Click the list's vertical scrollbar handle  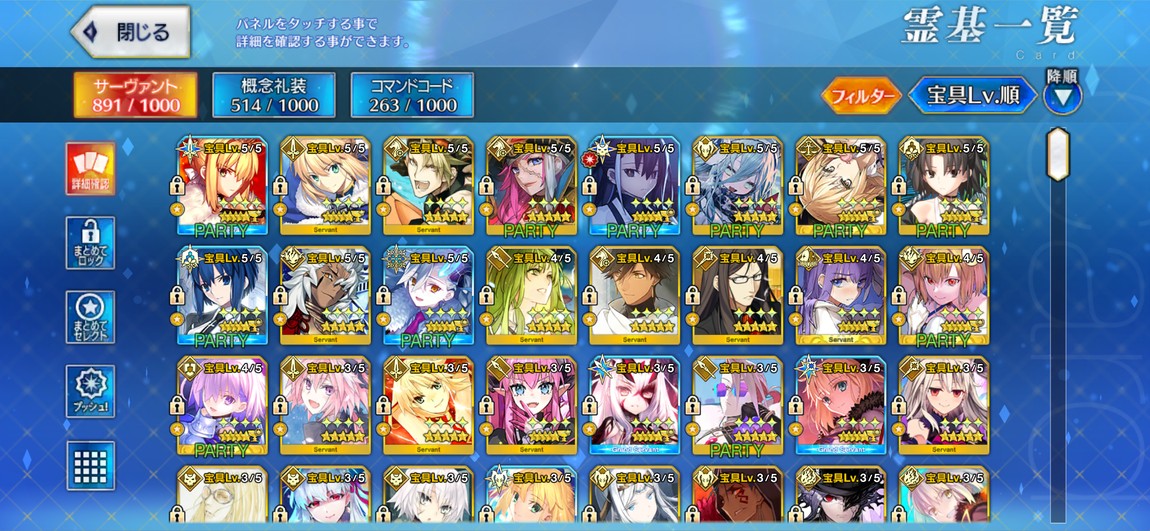point(1057,153)
